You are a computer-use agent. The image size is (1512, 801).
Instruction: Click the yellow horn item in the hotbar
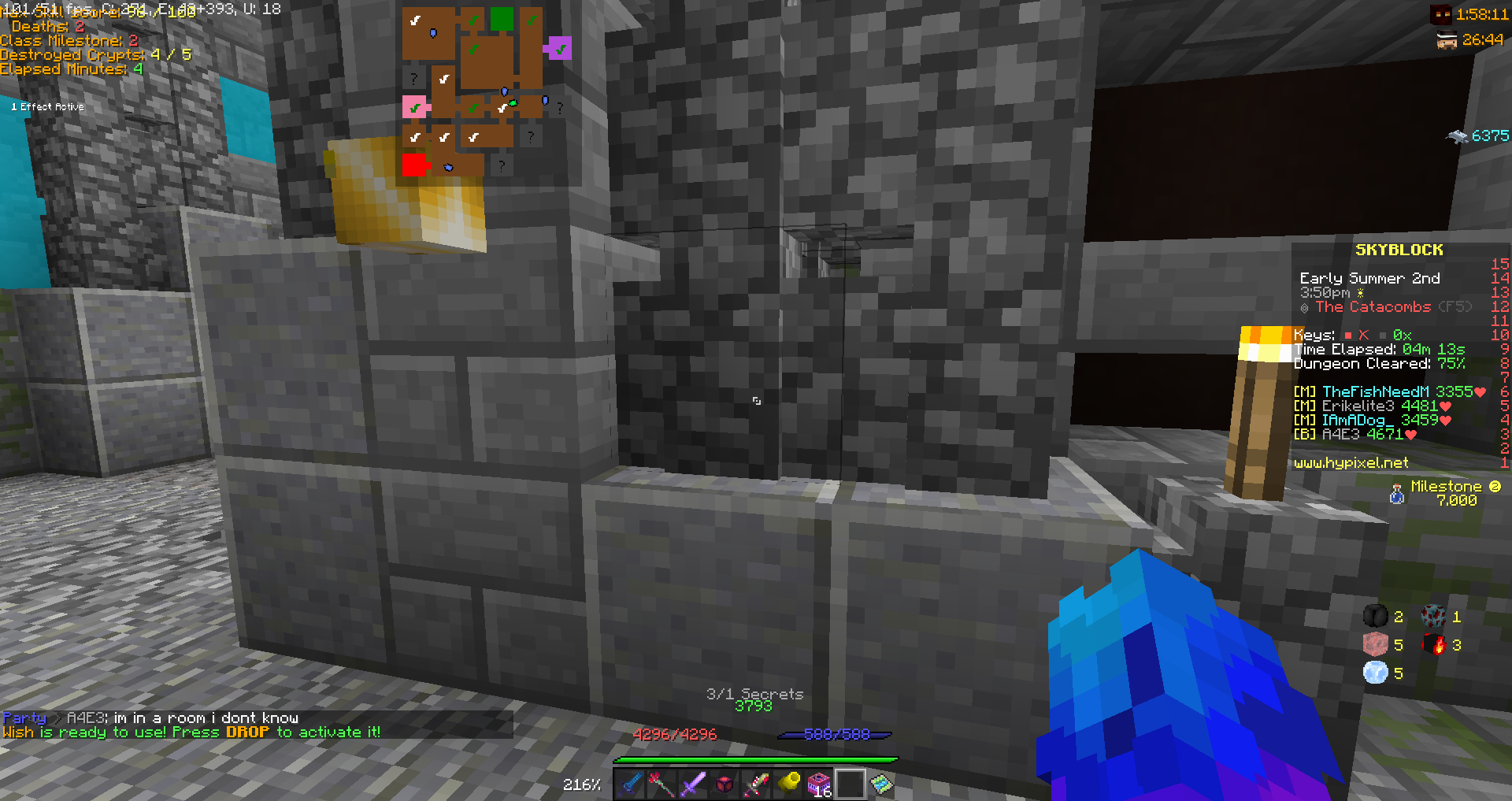click(x=789, y=784)
